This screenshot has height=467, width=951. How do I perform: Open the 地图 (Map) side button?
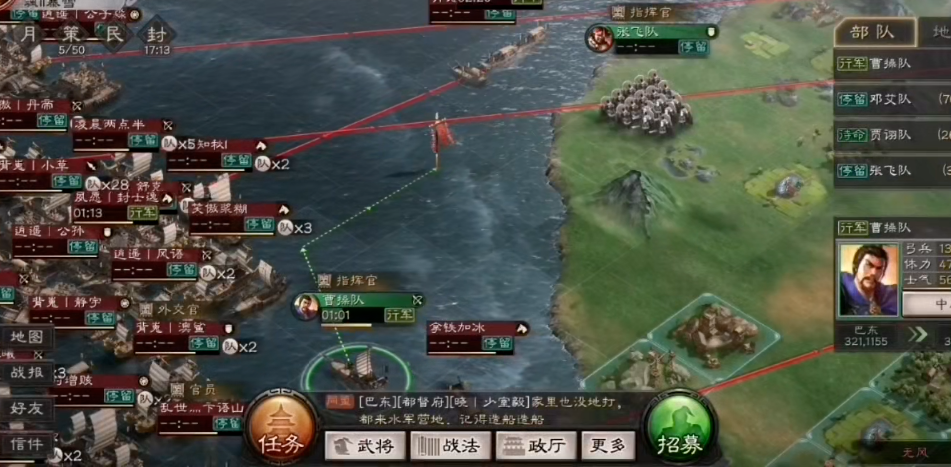27,338
